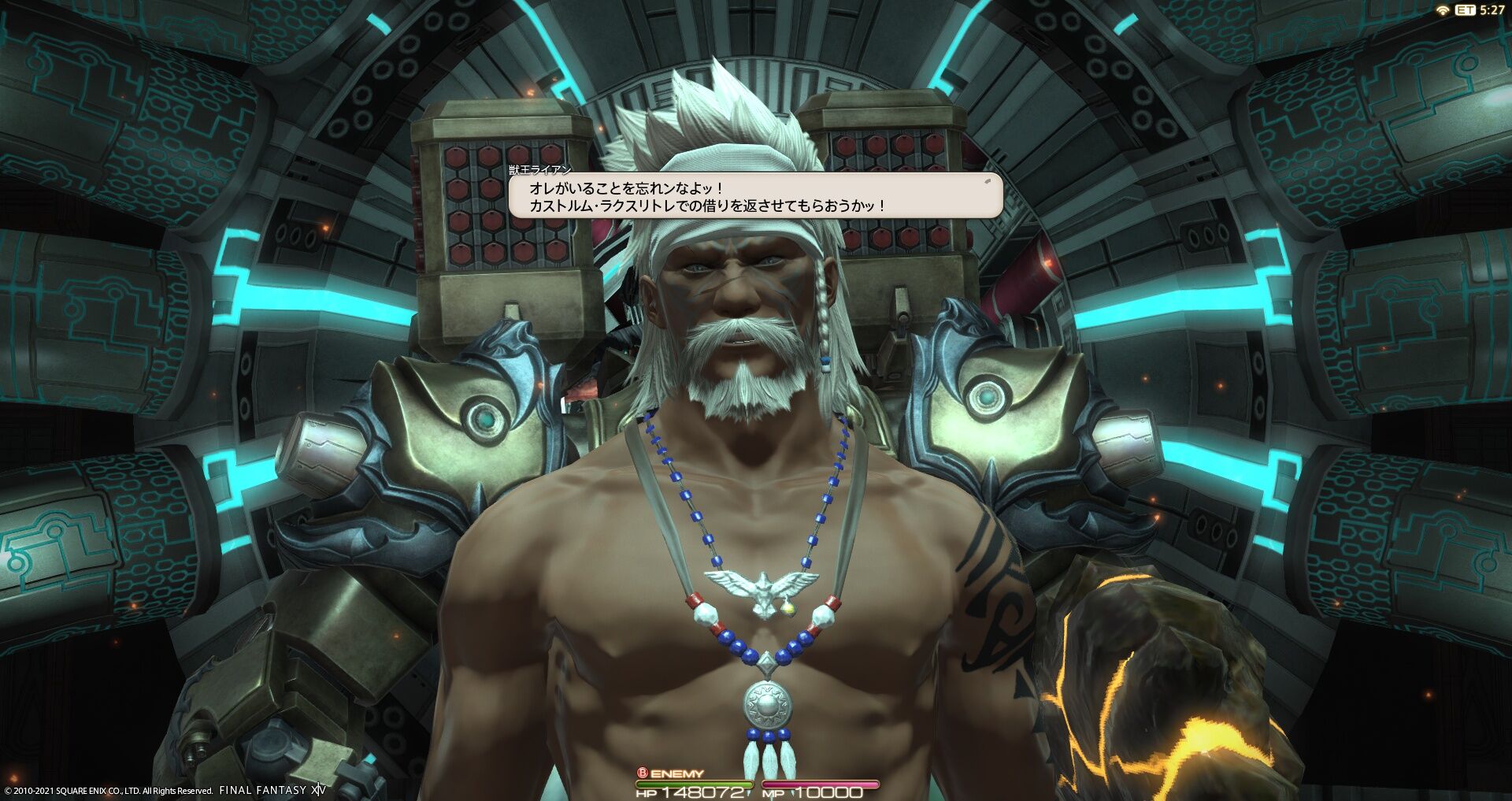Click the 5:27 time display
The image size is (1512, 801).
(x=1494, y=11)
